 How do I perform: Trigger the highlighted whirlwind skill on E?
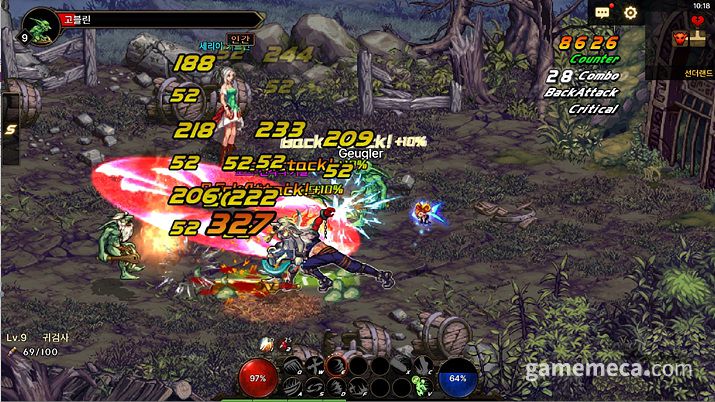[x=335, y=366]
